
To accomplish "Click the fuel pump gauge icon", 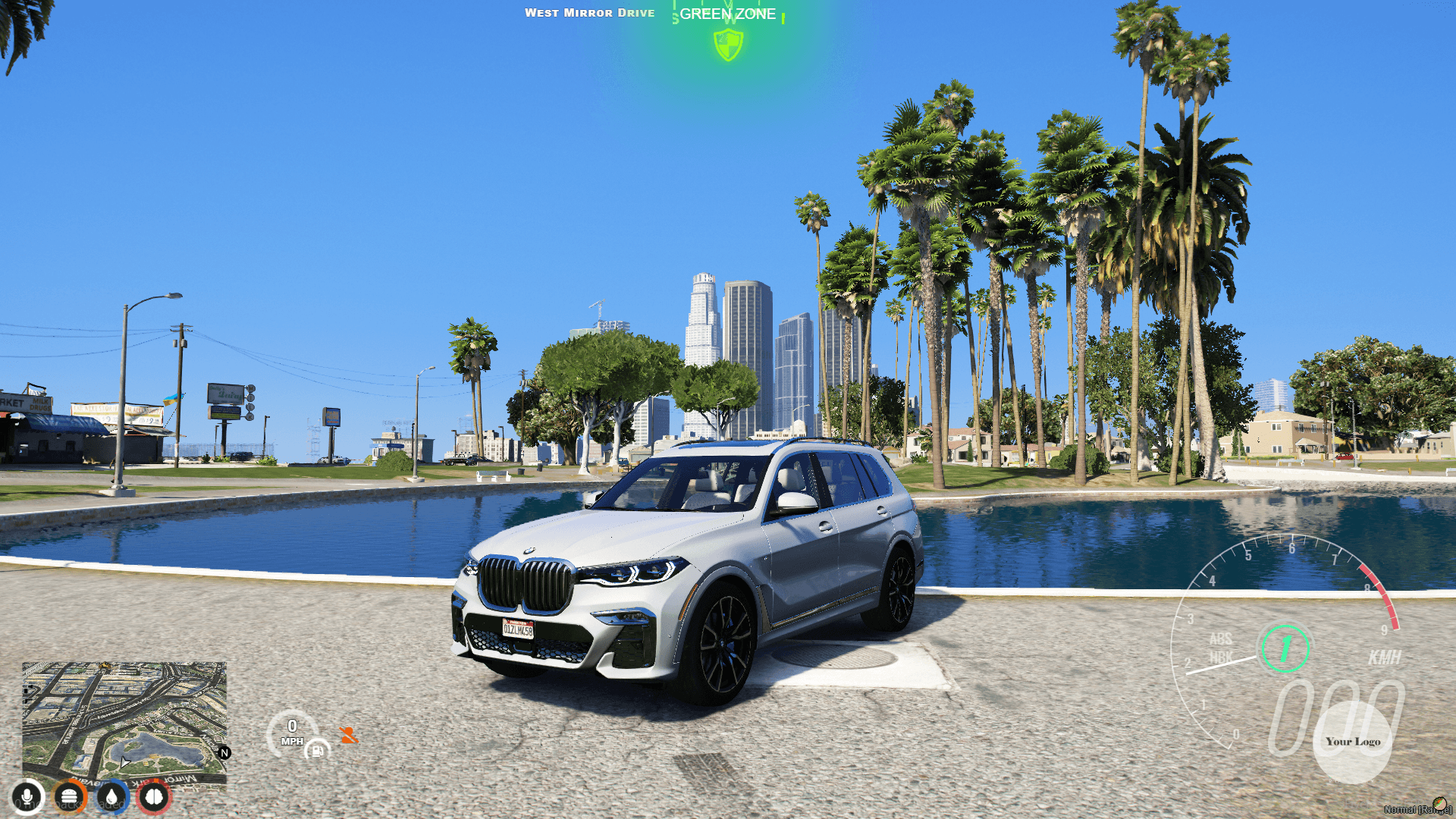I will click(318, 751).
